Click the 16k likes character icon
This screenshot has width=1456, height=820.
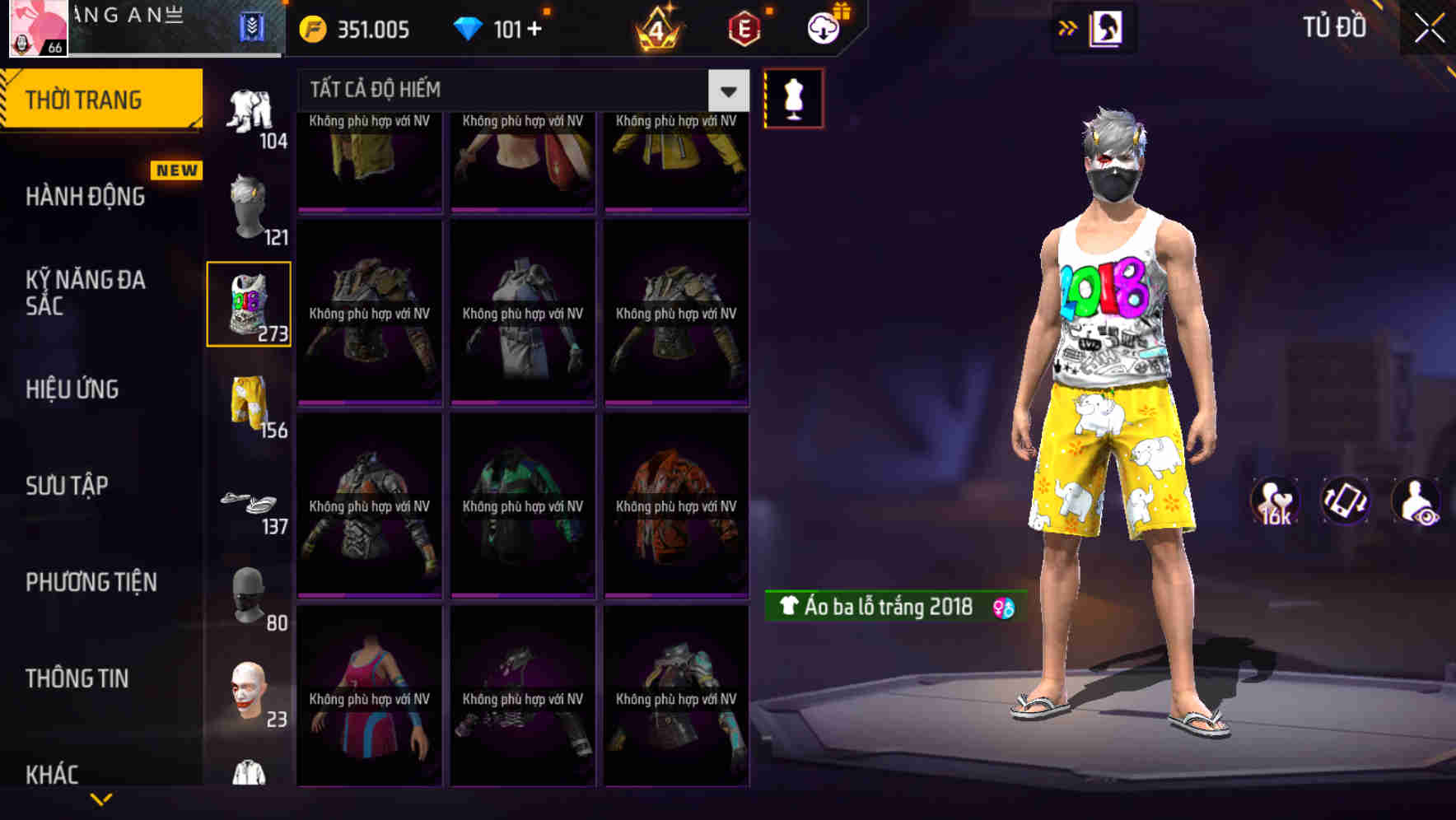tap(1275, 502)
